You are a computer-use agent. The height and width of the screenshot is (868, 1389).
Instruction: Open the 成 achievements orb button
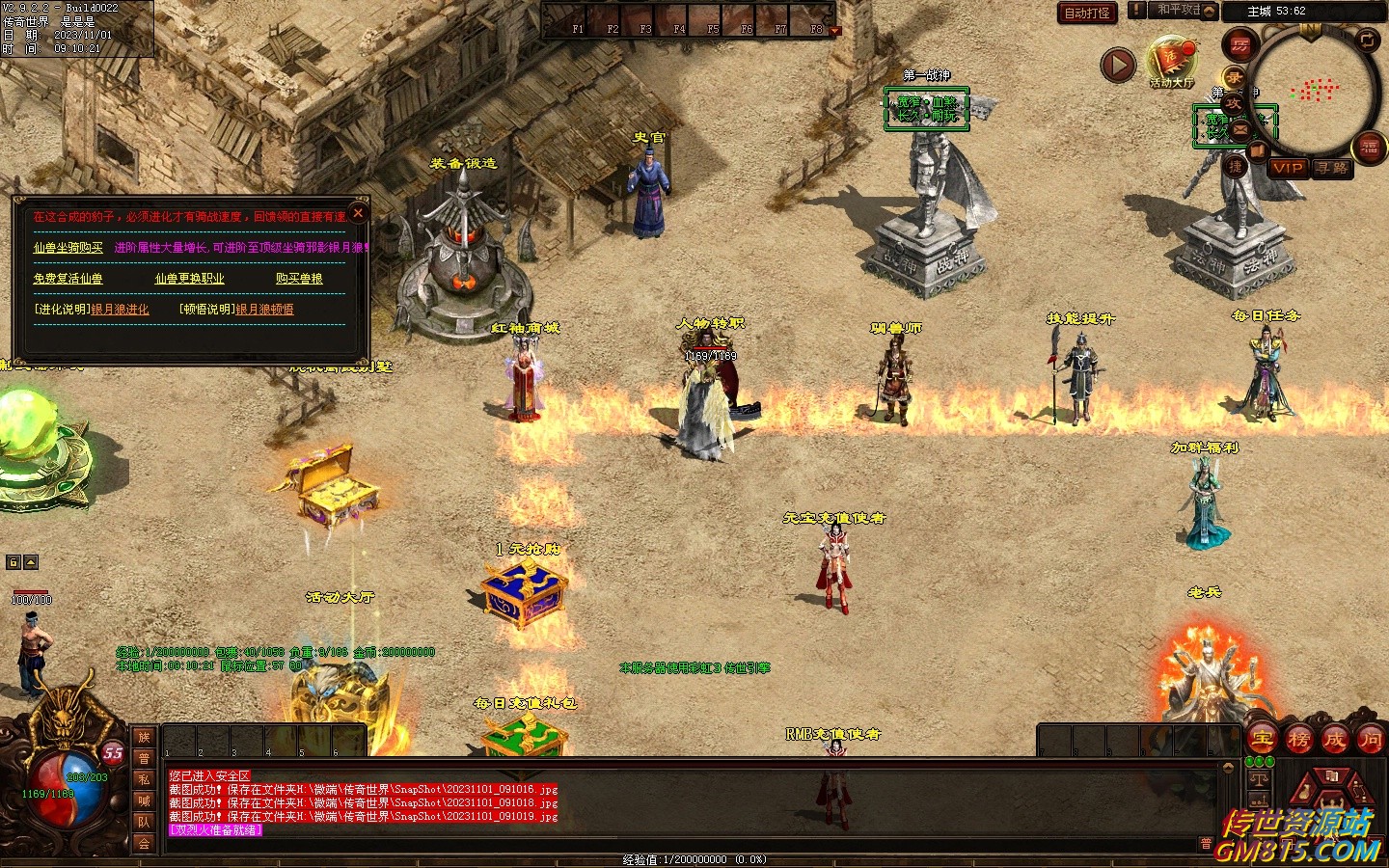pos(1334,740)
